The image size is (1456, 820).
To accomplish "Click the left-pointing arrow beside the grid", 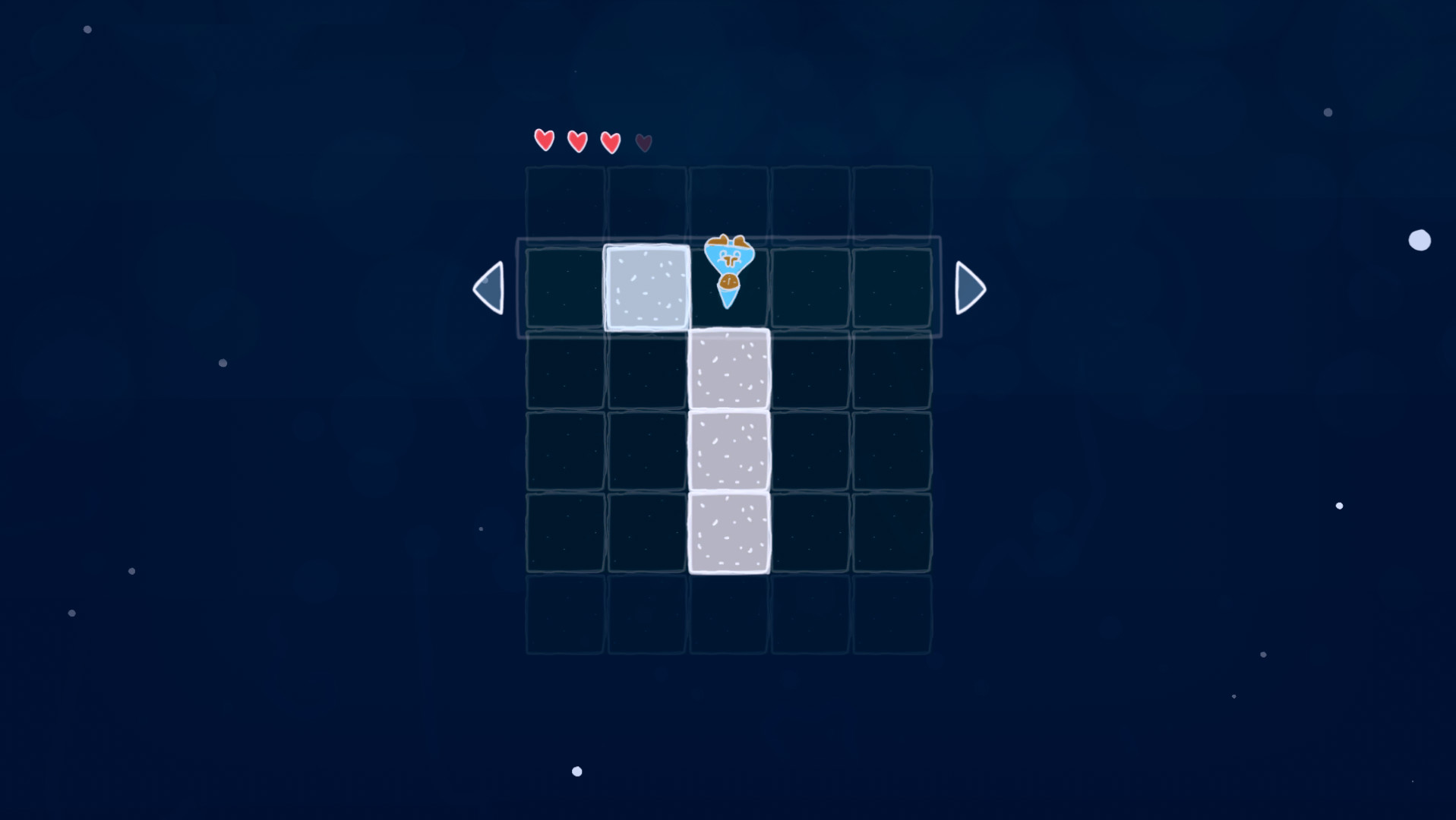I will click(488, 288).
